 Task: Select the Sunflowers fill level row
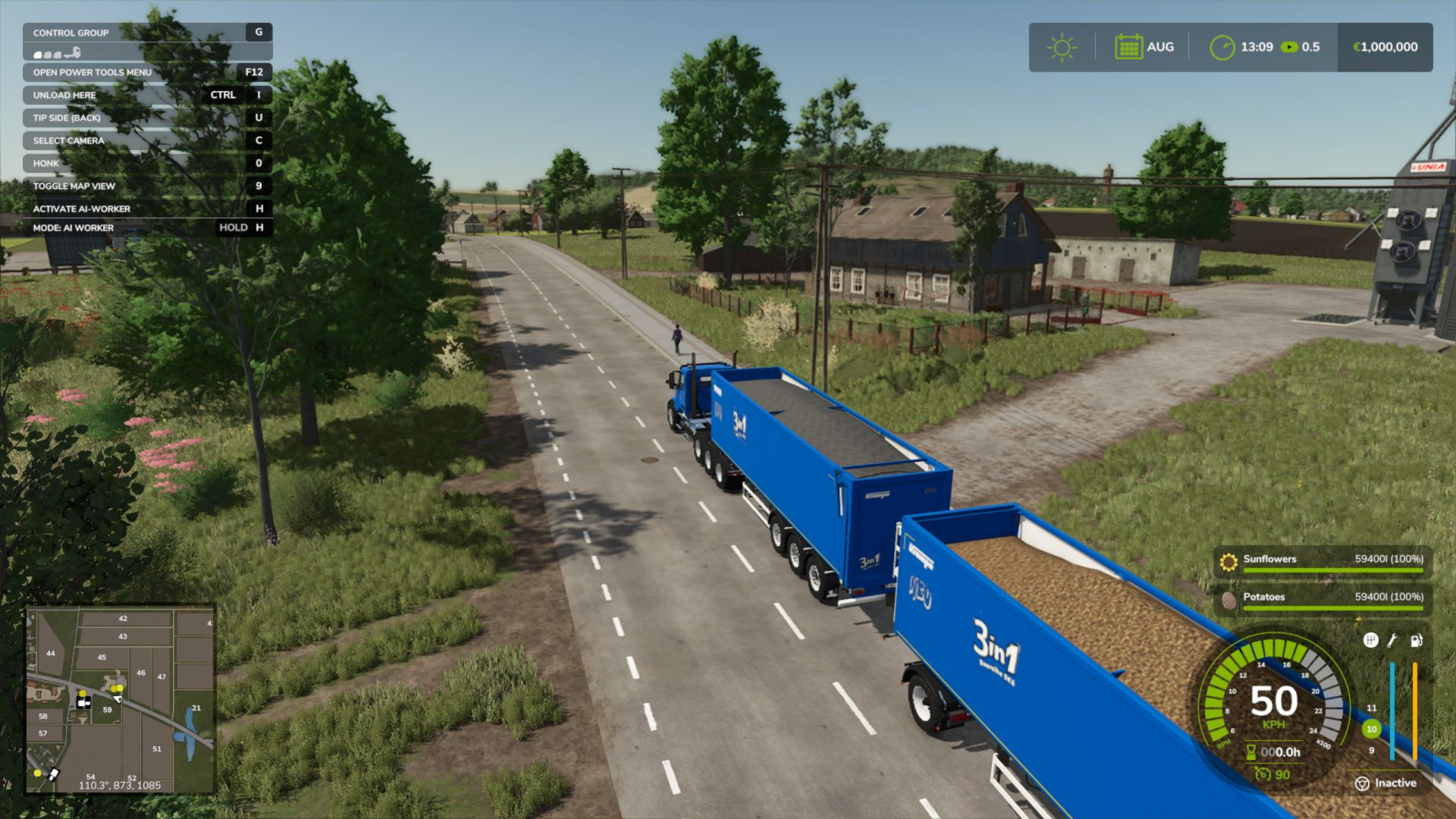1323,561
